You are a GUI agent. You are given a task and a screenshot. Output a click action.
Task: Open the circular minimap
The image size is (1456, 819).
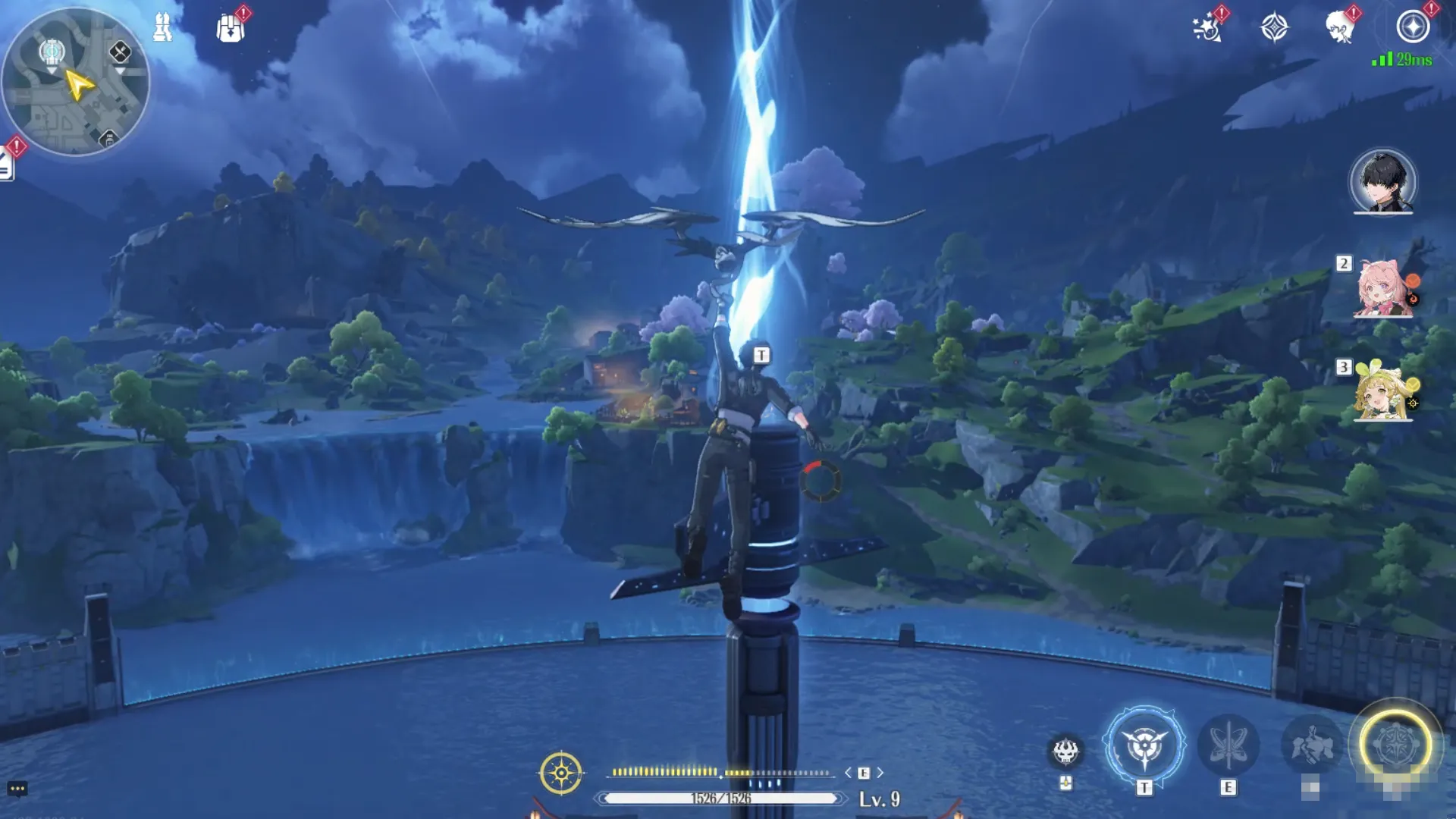click(76, 82)
